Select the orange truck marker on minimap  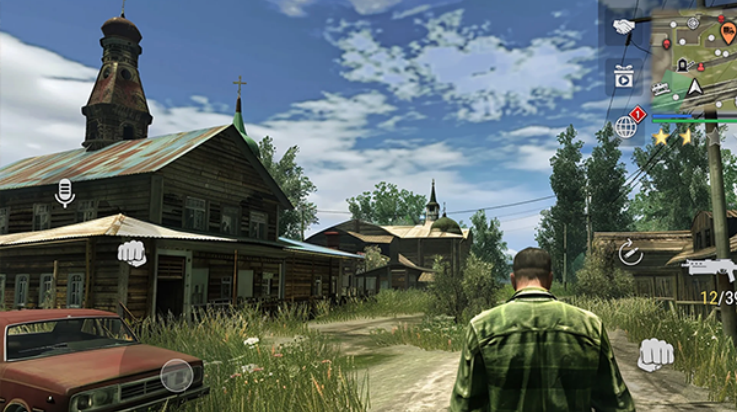(729, 32)
